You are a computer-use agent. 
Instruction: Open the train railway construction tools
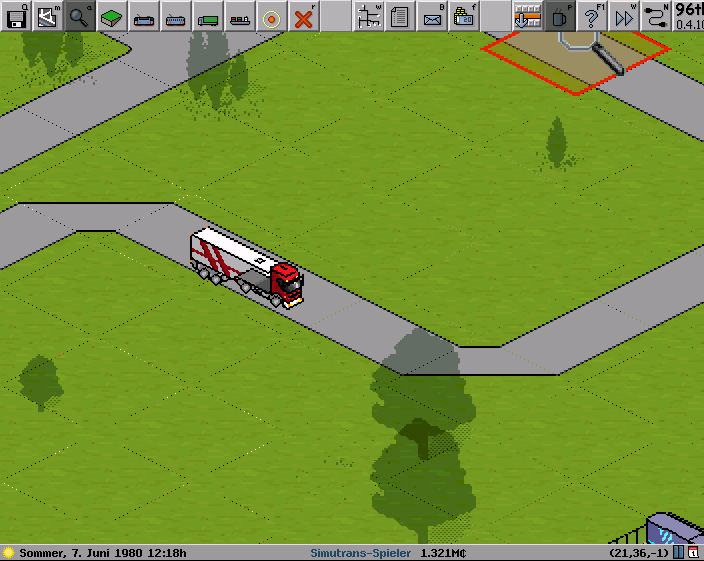144,16
